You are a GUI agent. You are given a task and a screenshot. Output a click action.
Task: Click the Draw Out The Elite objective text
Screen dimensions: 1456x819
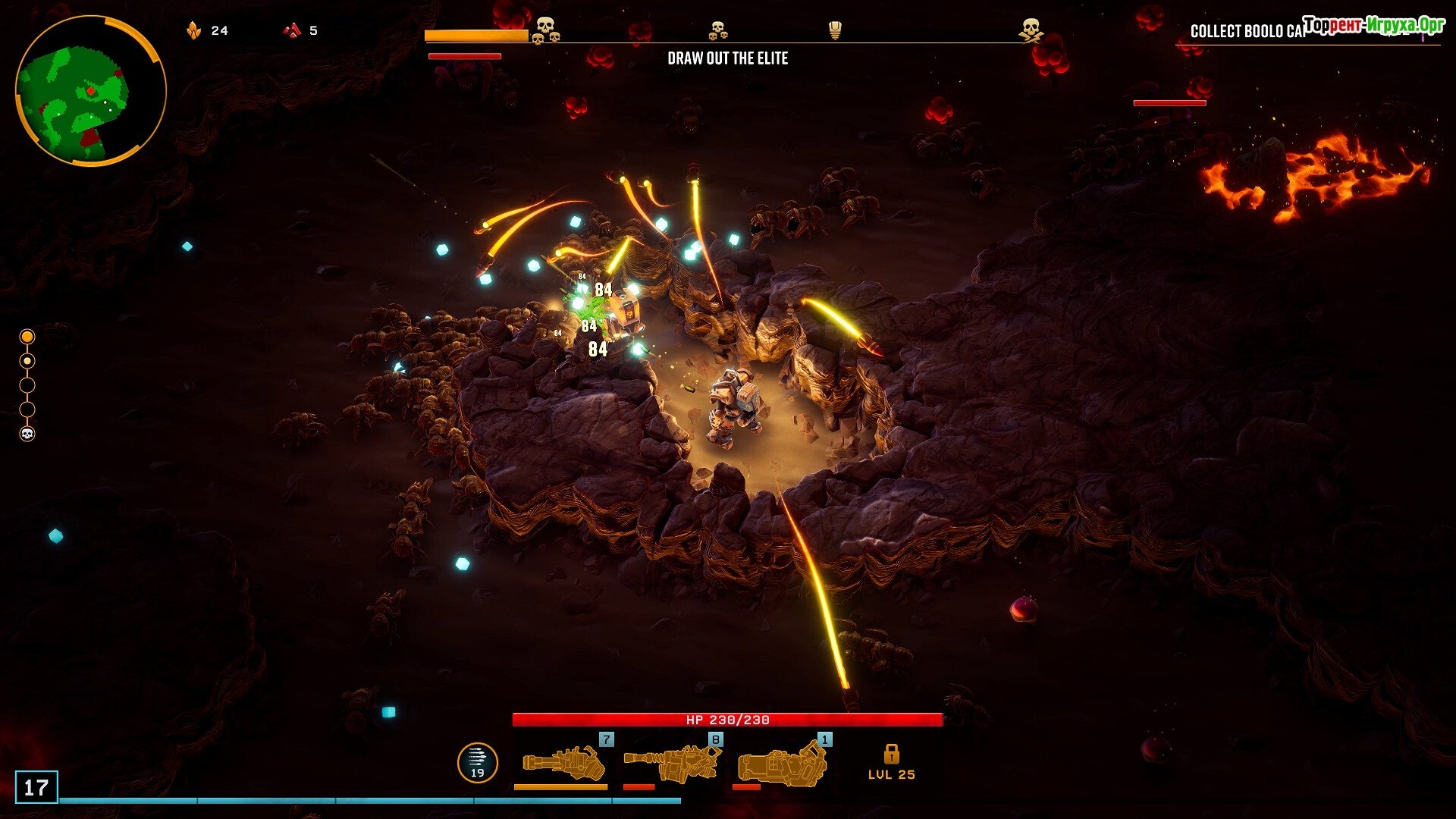(x=727, y=58)
